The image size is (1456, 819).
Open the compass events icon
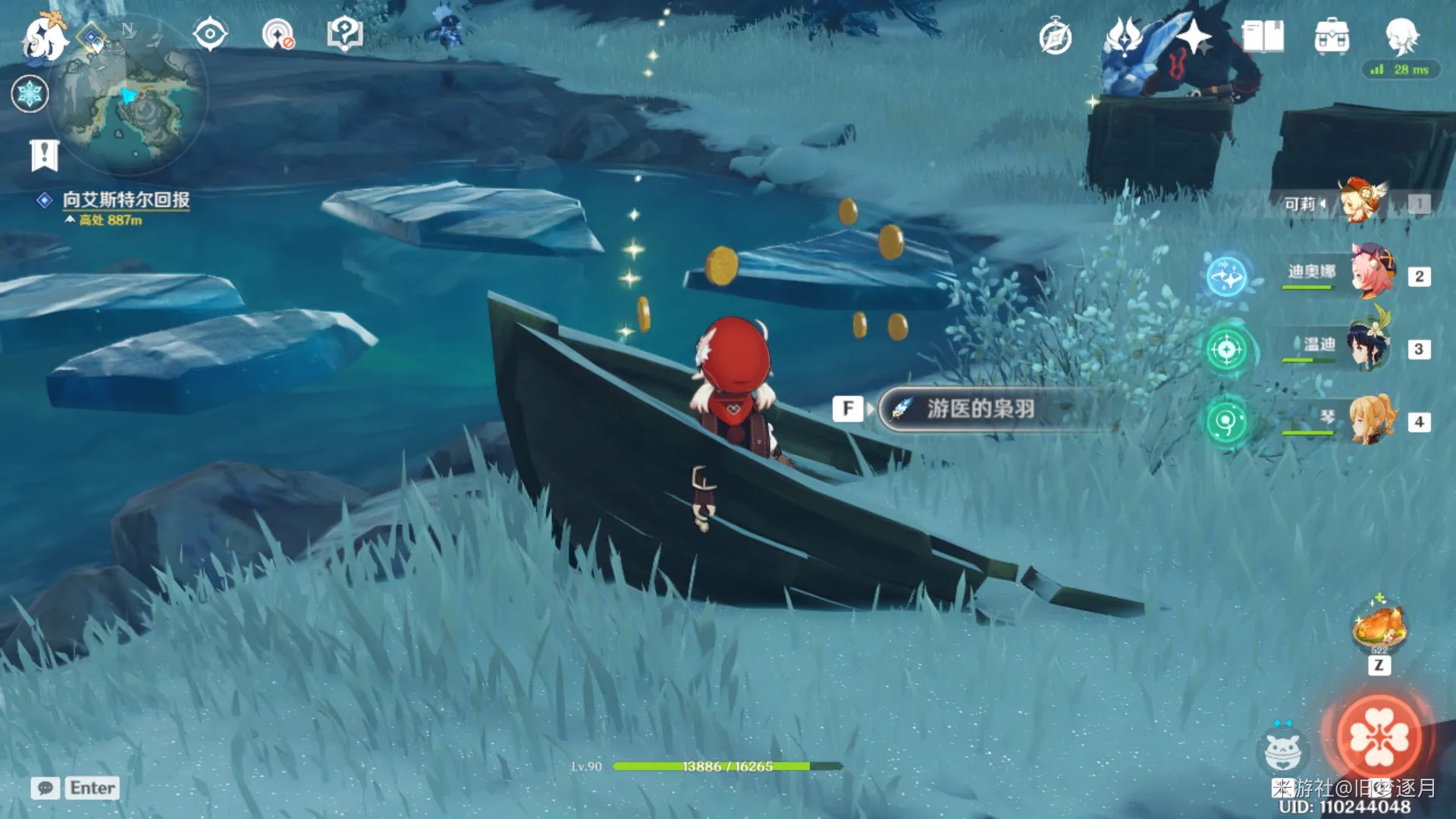click(x=1056, y=38)
